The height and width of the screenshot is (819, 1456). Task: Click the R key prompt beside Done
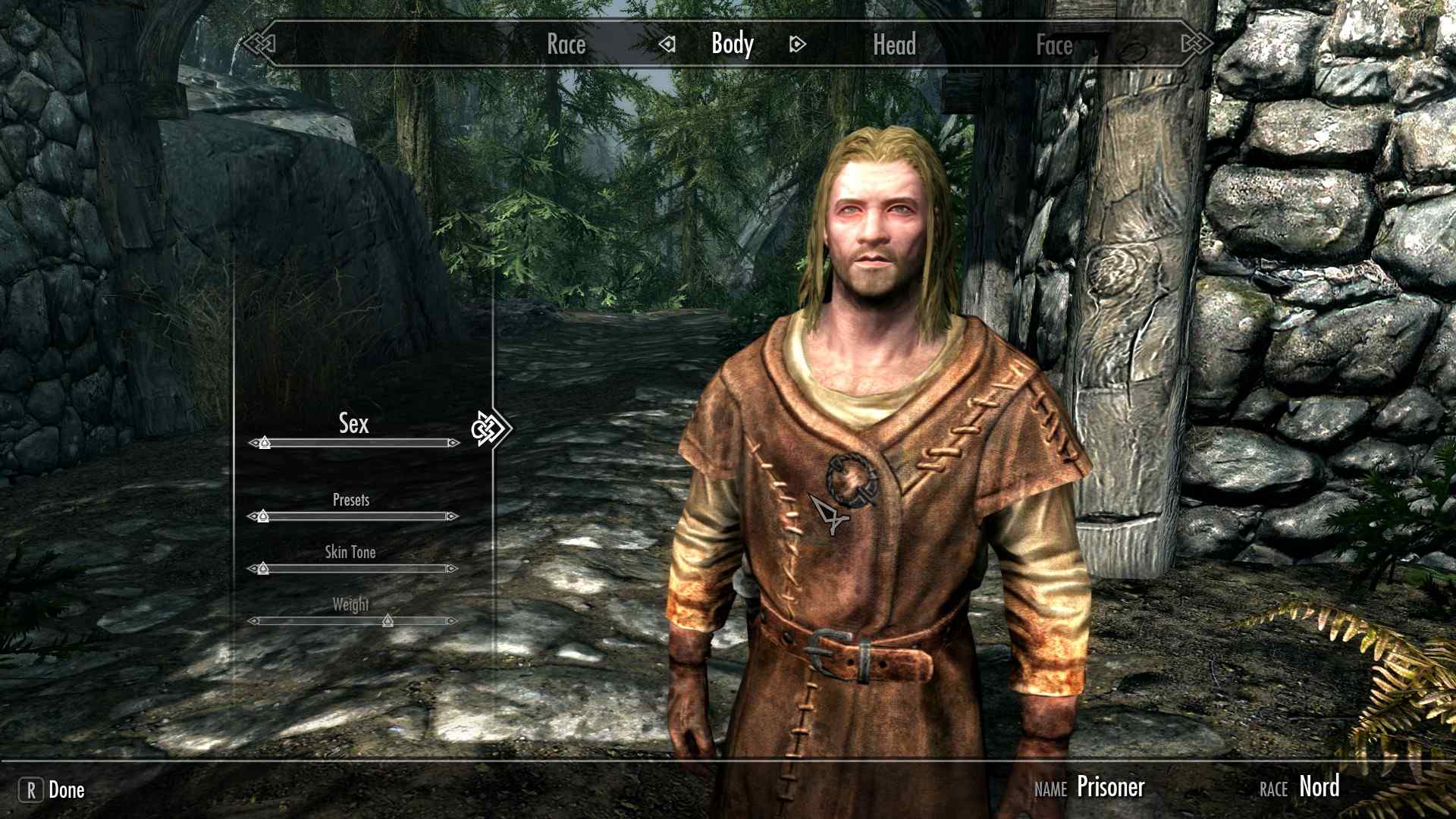coord(30,789)
